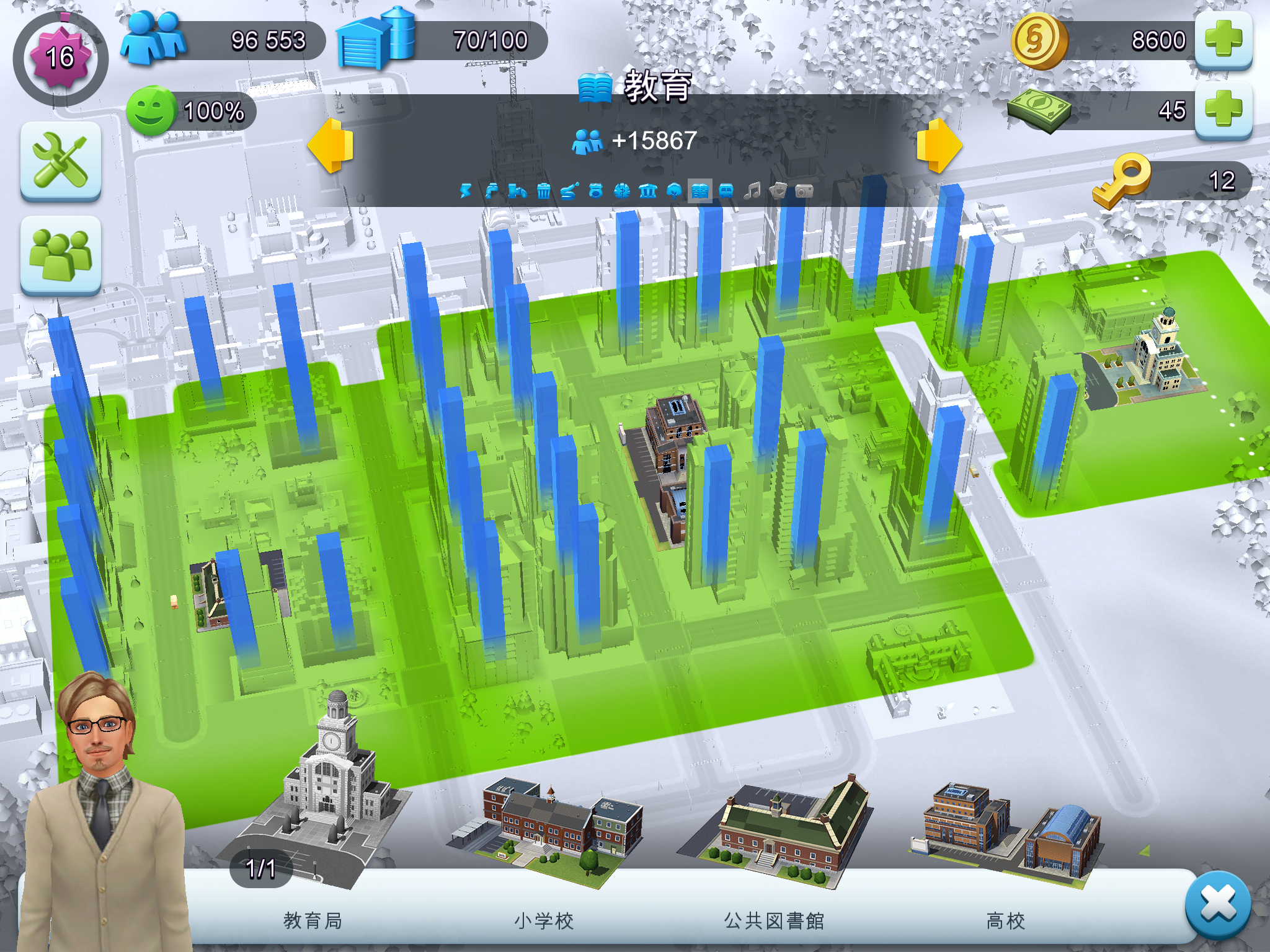Viewport: 1270px width, 952px height.
Task: Go to the previous service category with left arrow
Action: pos(331,146)
